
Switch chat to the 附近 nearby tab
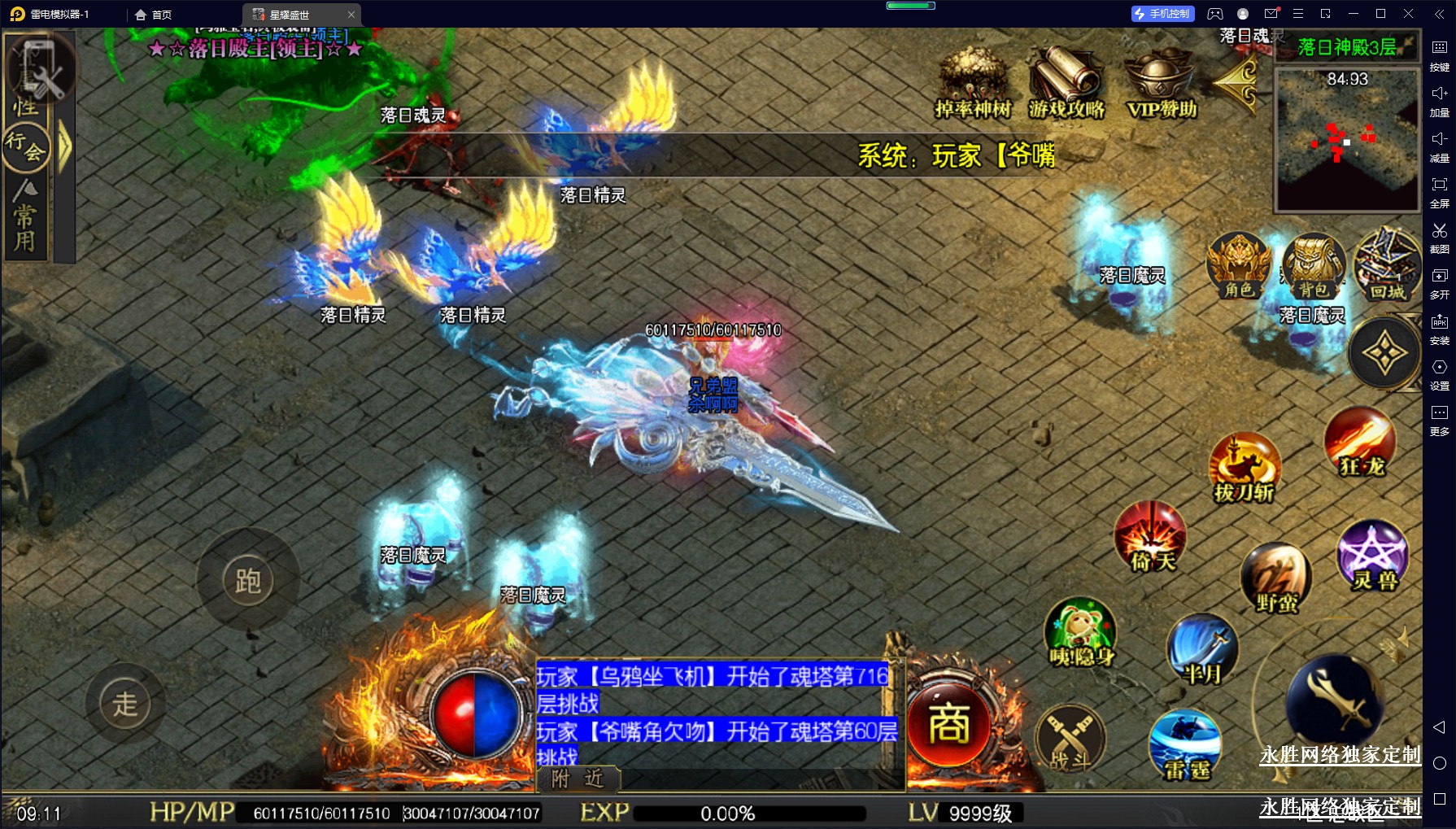tap(578, 779)
